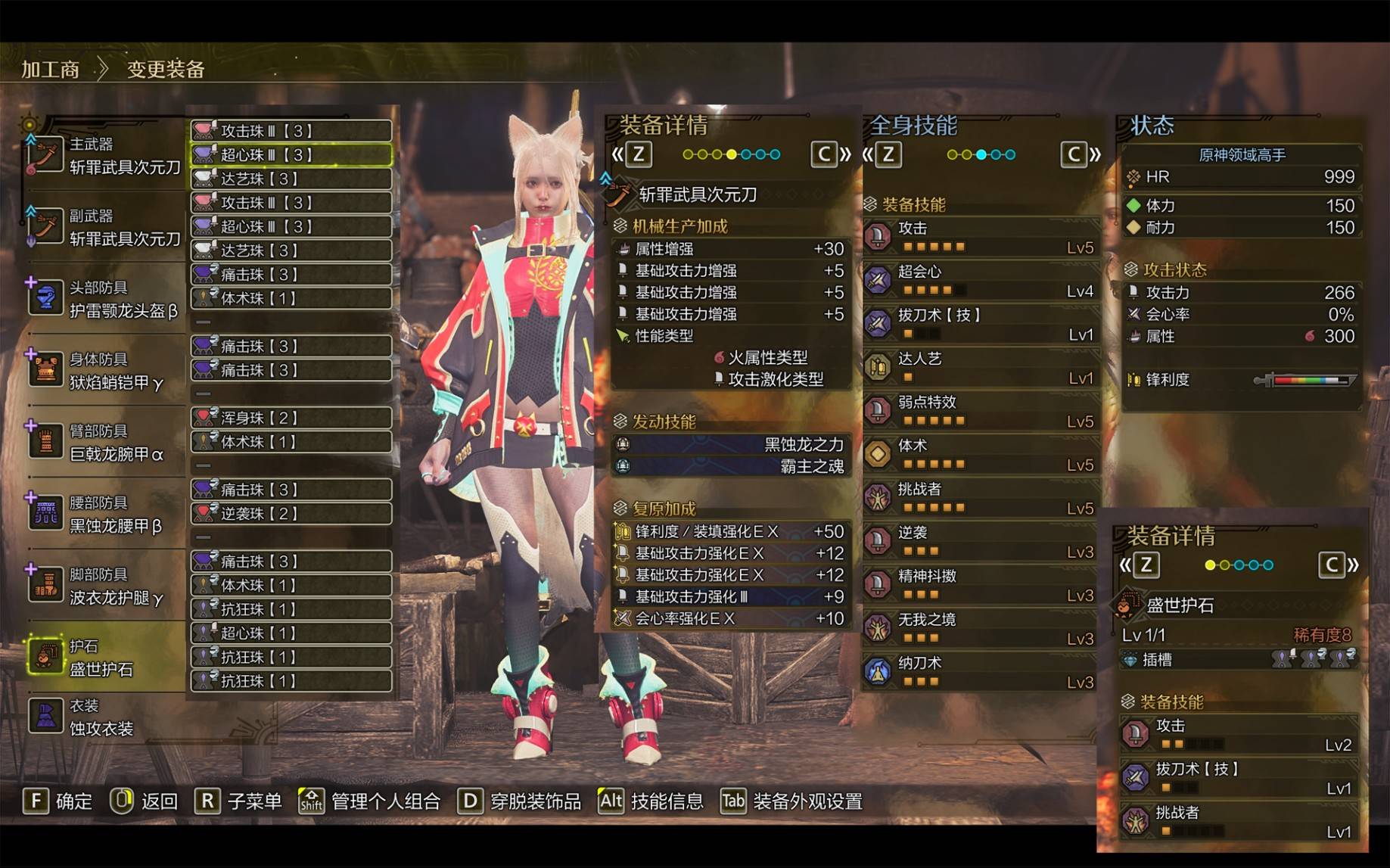Choose the 无我之境 Lv3 skill entry

(x=981, y=629)
